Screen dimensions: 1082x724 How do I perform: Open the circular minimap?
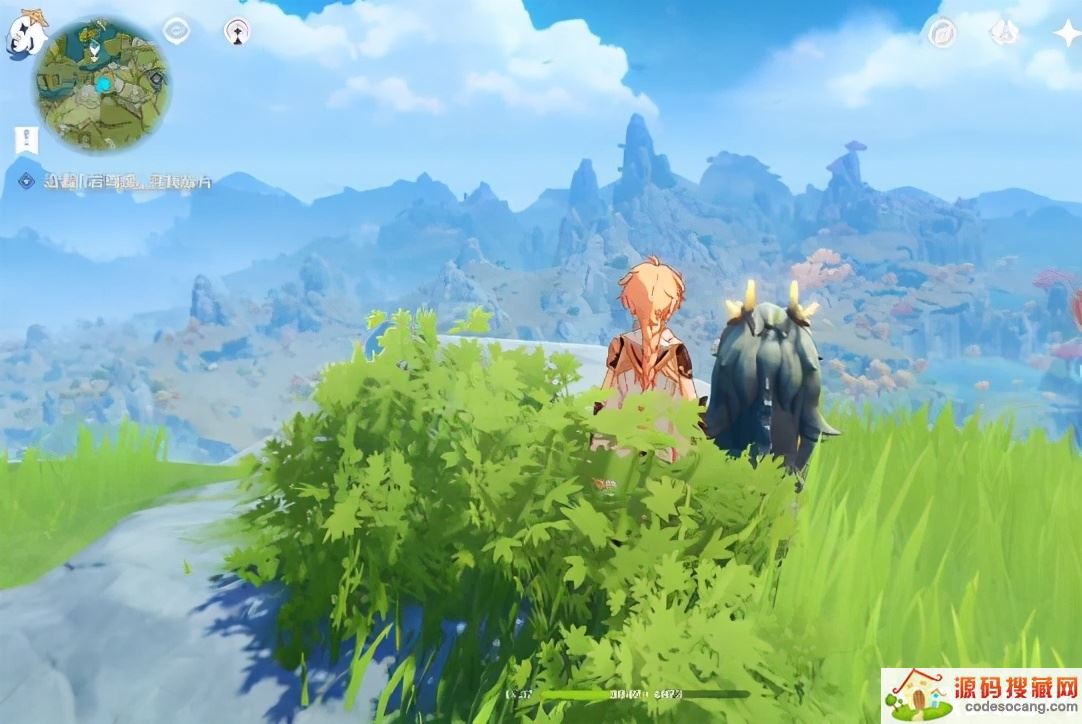pyautogui.click(x=101, y=84)
